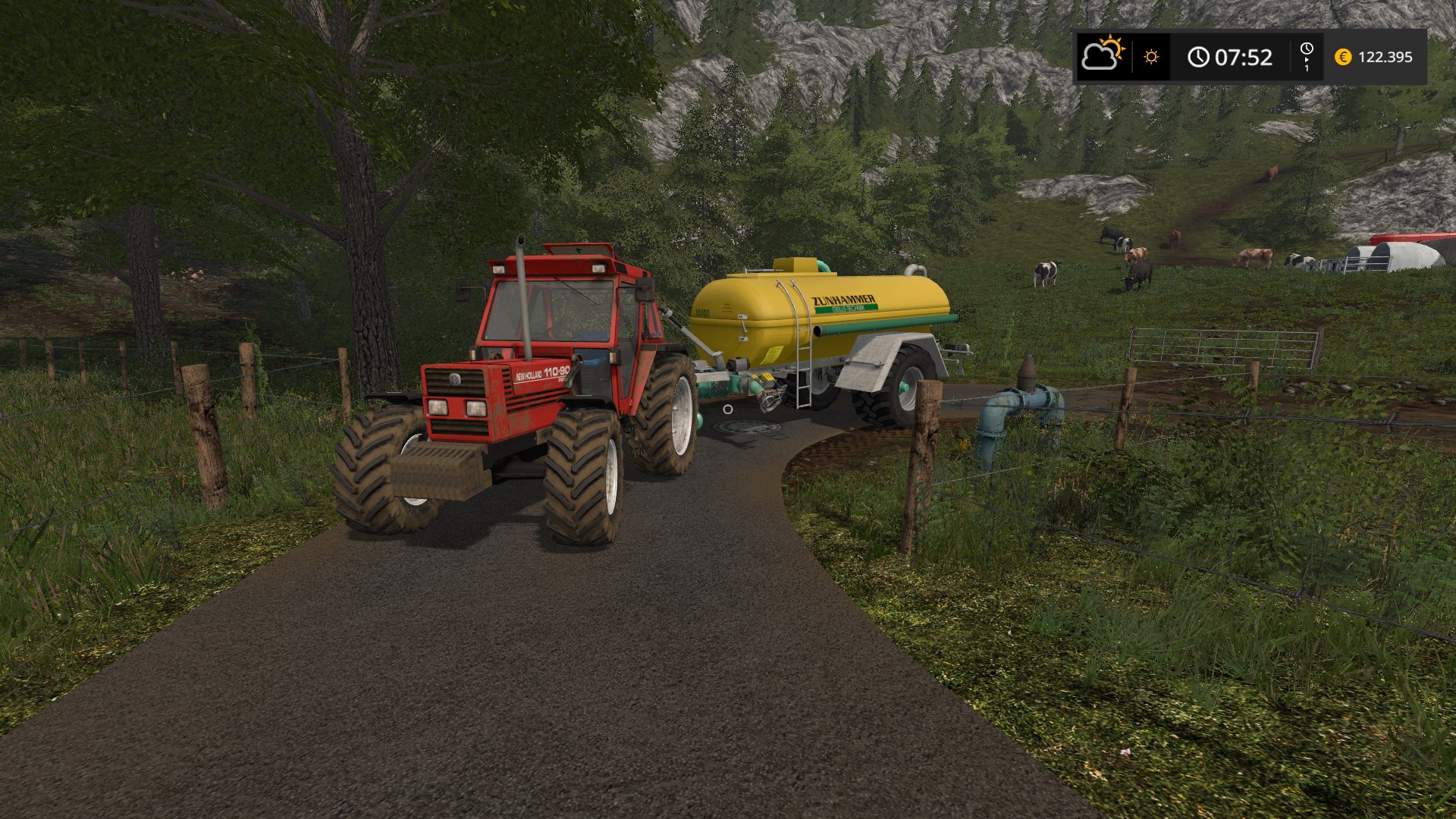Click the cloudy-sun current weather icon
The height and width of the screenshot is (819, 1456).
pyautogui.click(x=1103, y=55)
